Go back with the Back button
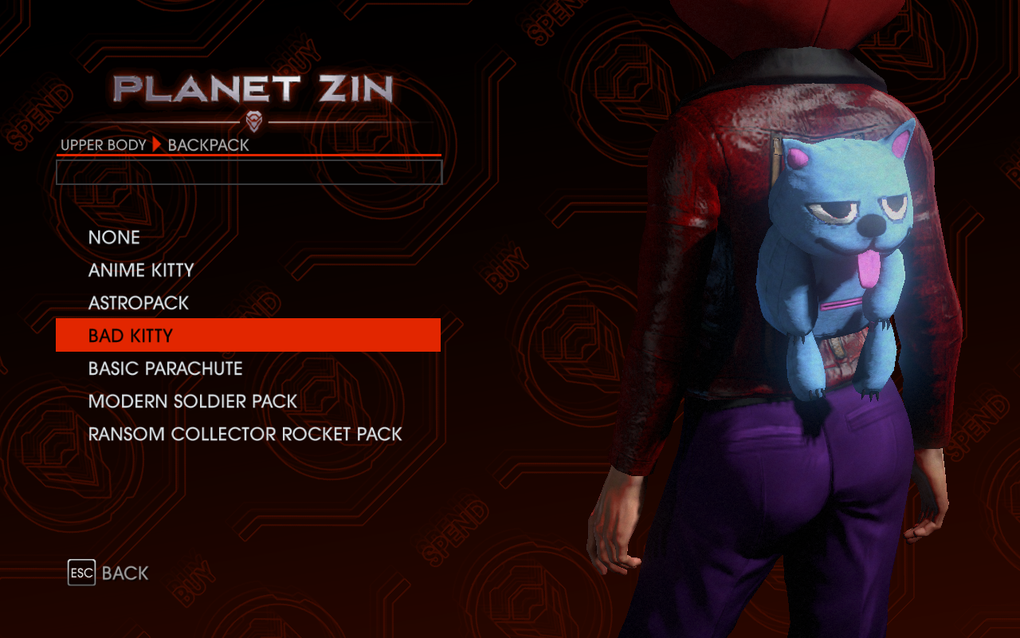The width and height of the screenshot is (1020, 638). point(108,573)
